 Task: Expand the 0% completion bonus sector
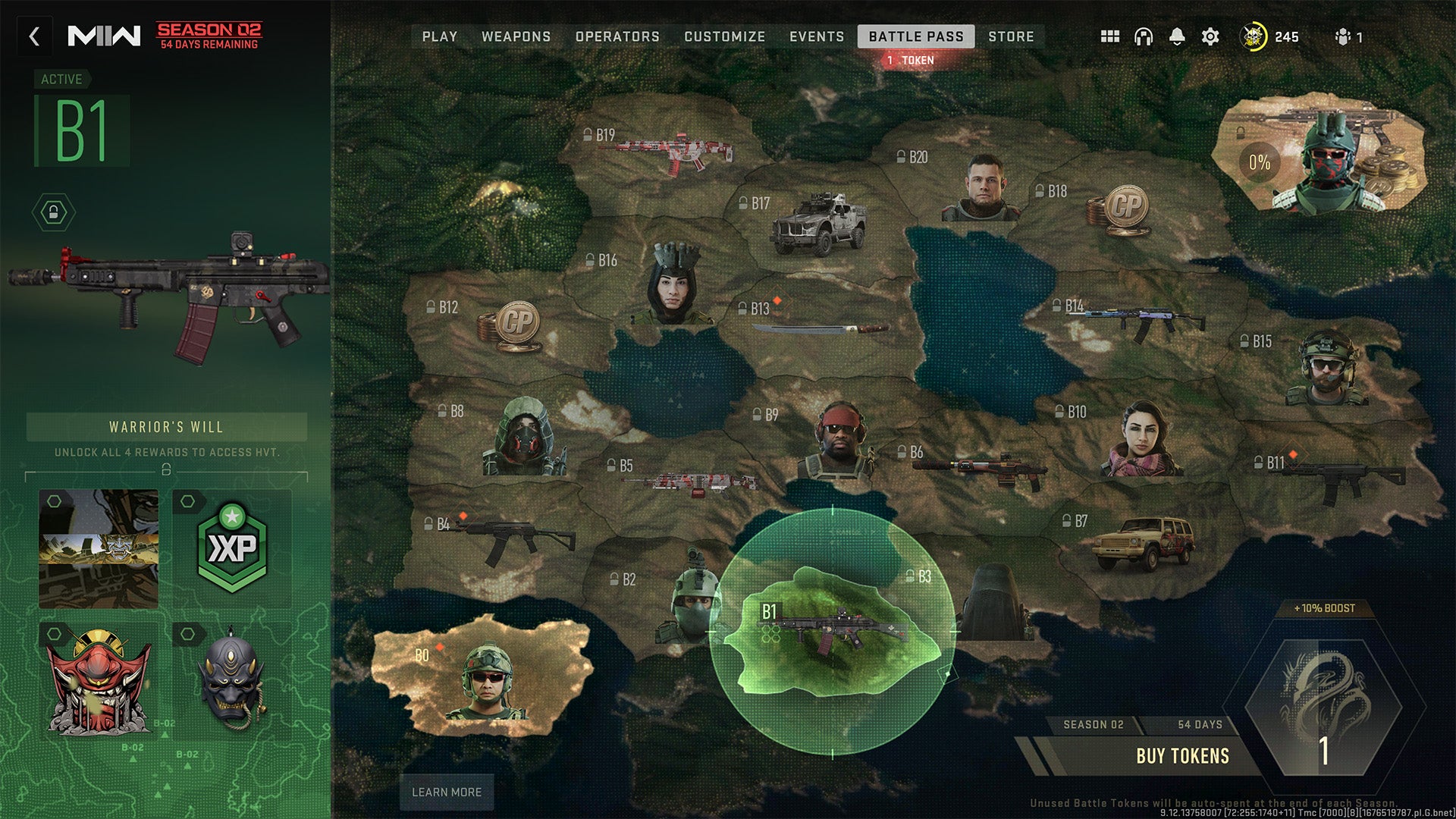[x=1259, y=161]
